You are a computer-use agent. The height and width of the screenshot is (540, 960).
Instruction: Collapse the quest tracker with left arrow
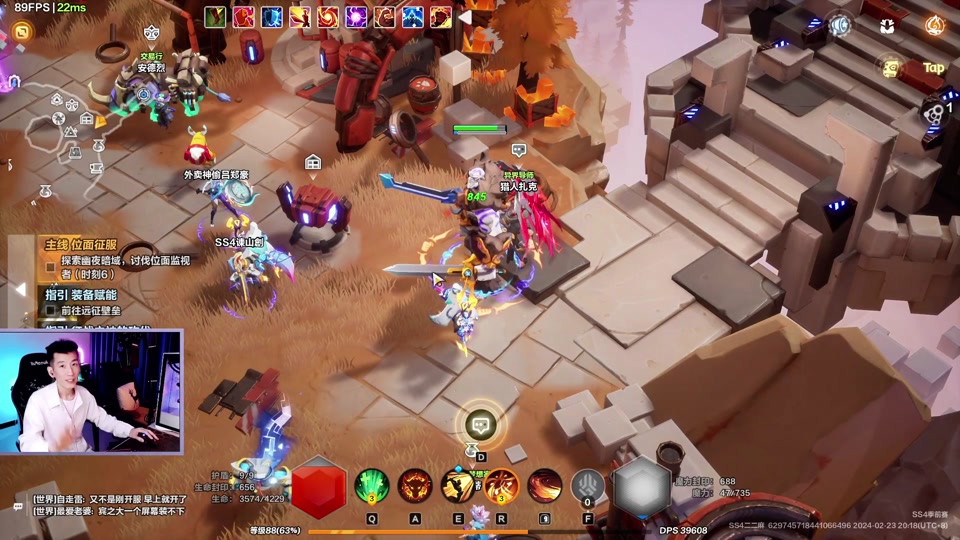point(19,289)
